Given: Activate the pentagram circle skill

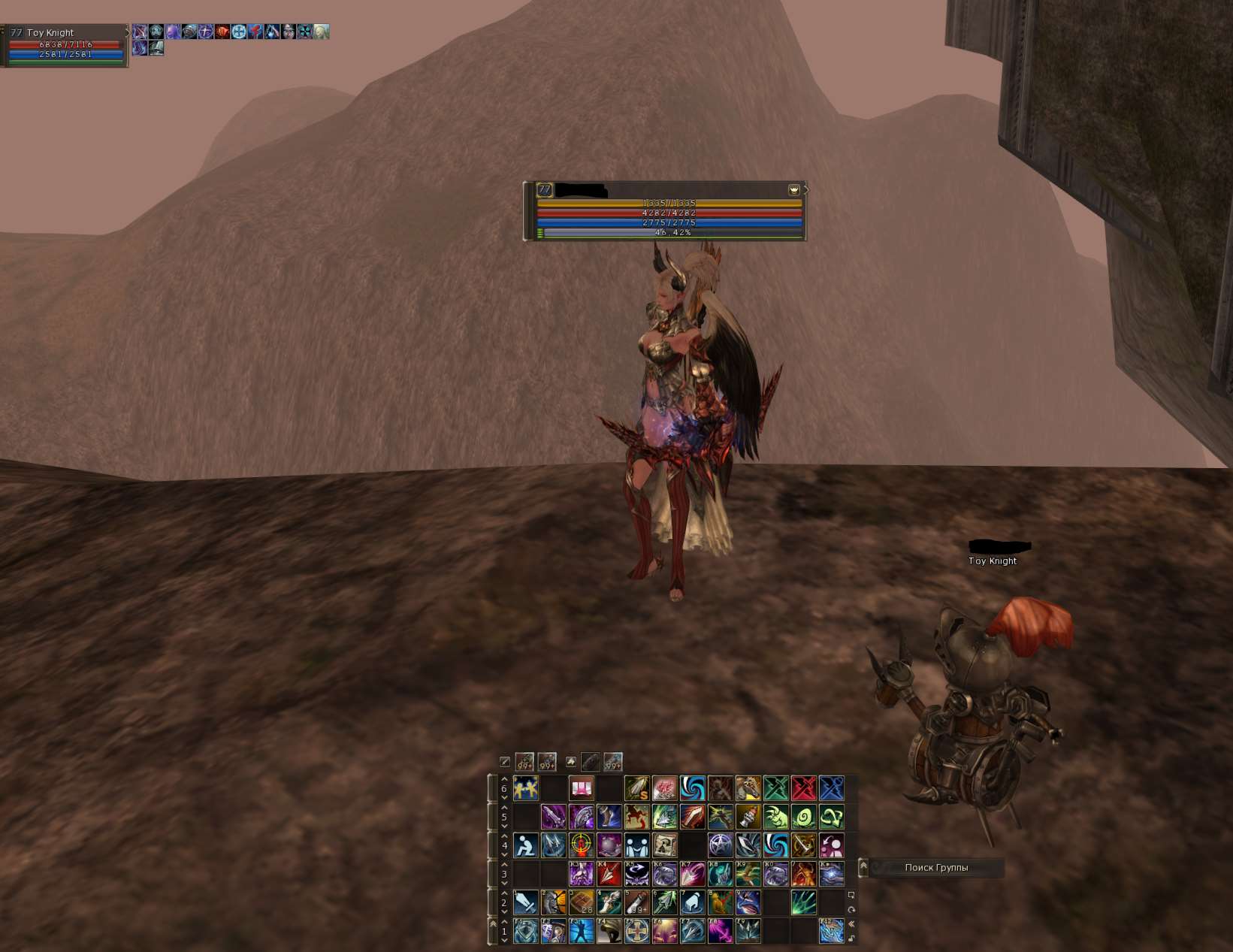Looking at the screenshot, I should [x=720, y=845].
